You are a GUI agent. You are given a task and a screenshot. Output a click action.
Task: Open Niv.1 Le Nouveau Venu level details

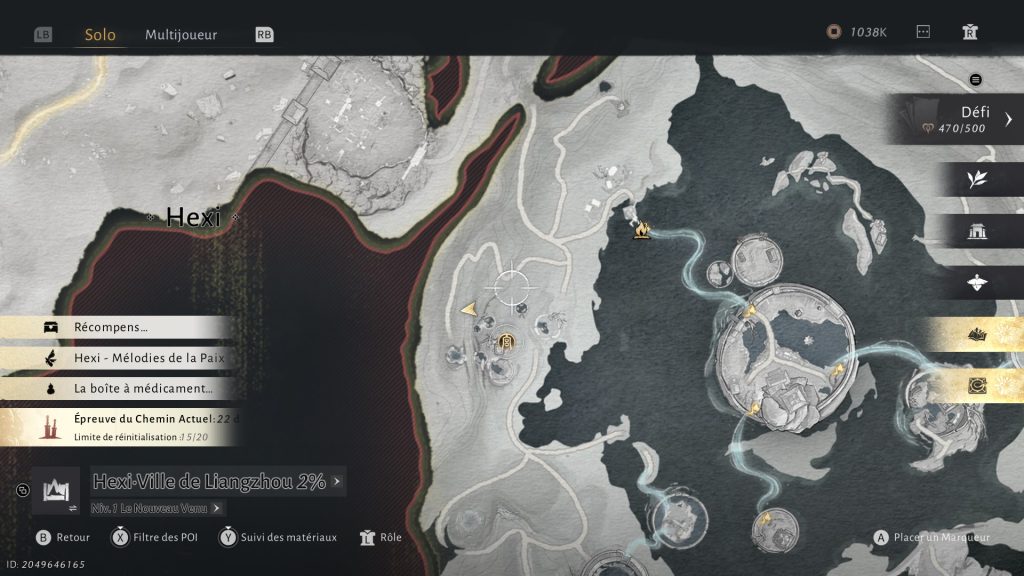click(x=157, y=508)
